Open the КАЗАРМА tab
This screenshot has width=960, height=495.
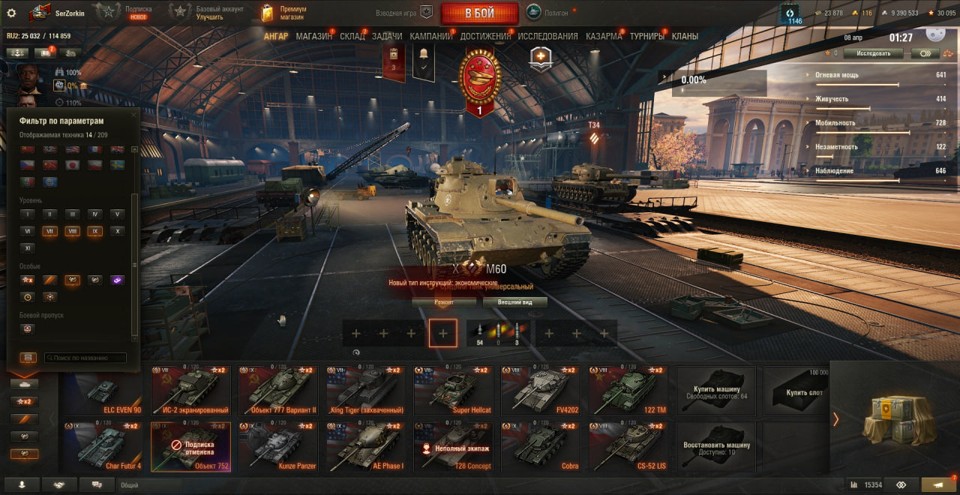click(x=604, y=36)
